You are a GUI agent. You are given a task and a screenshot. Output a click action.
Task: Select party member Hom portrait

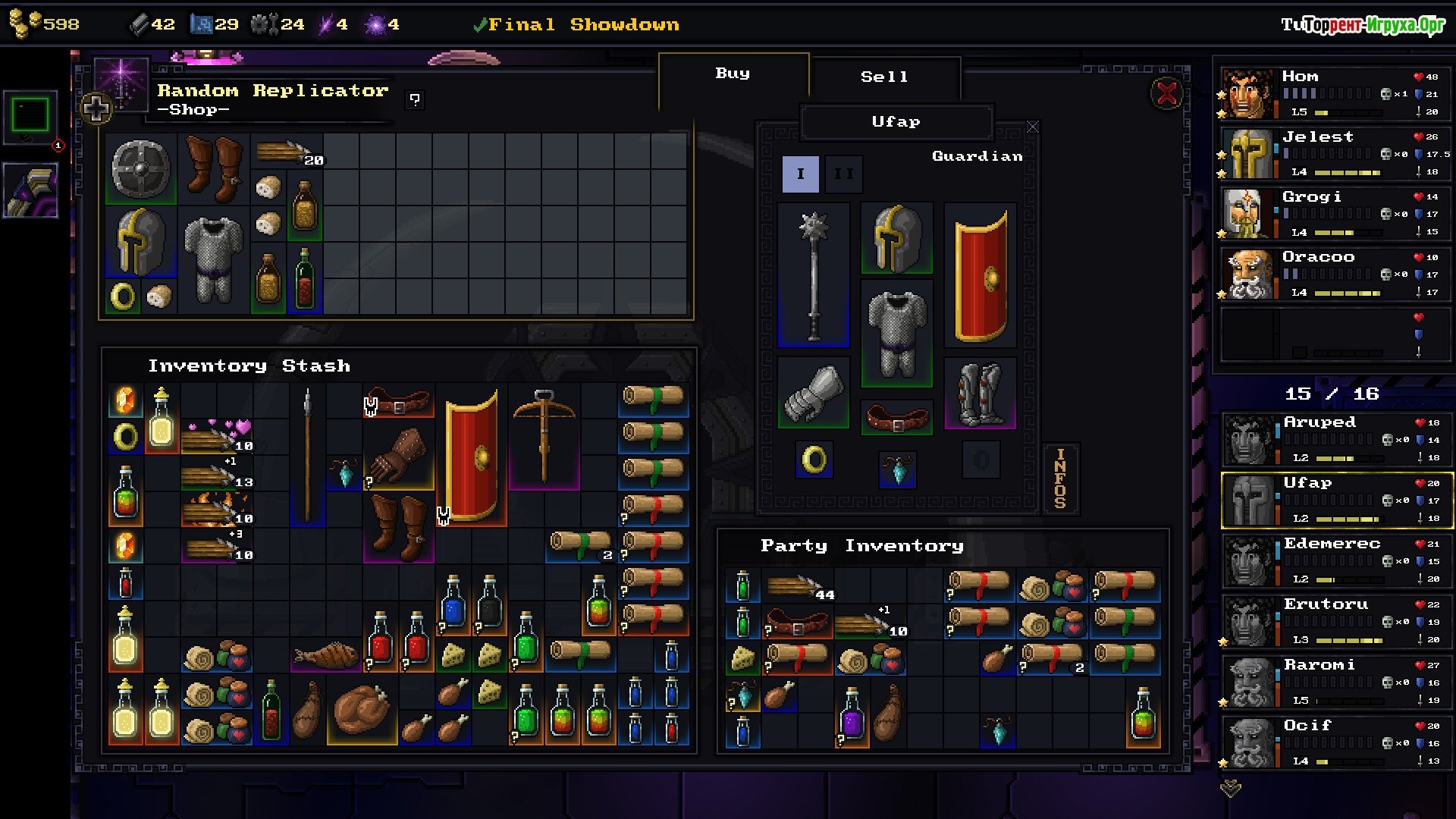coord(1246,94)
